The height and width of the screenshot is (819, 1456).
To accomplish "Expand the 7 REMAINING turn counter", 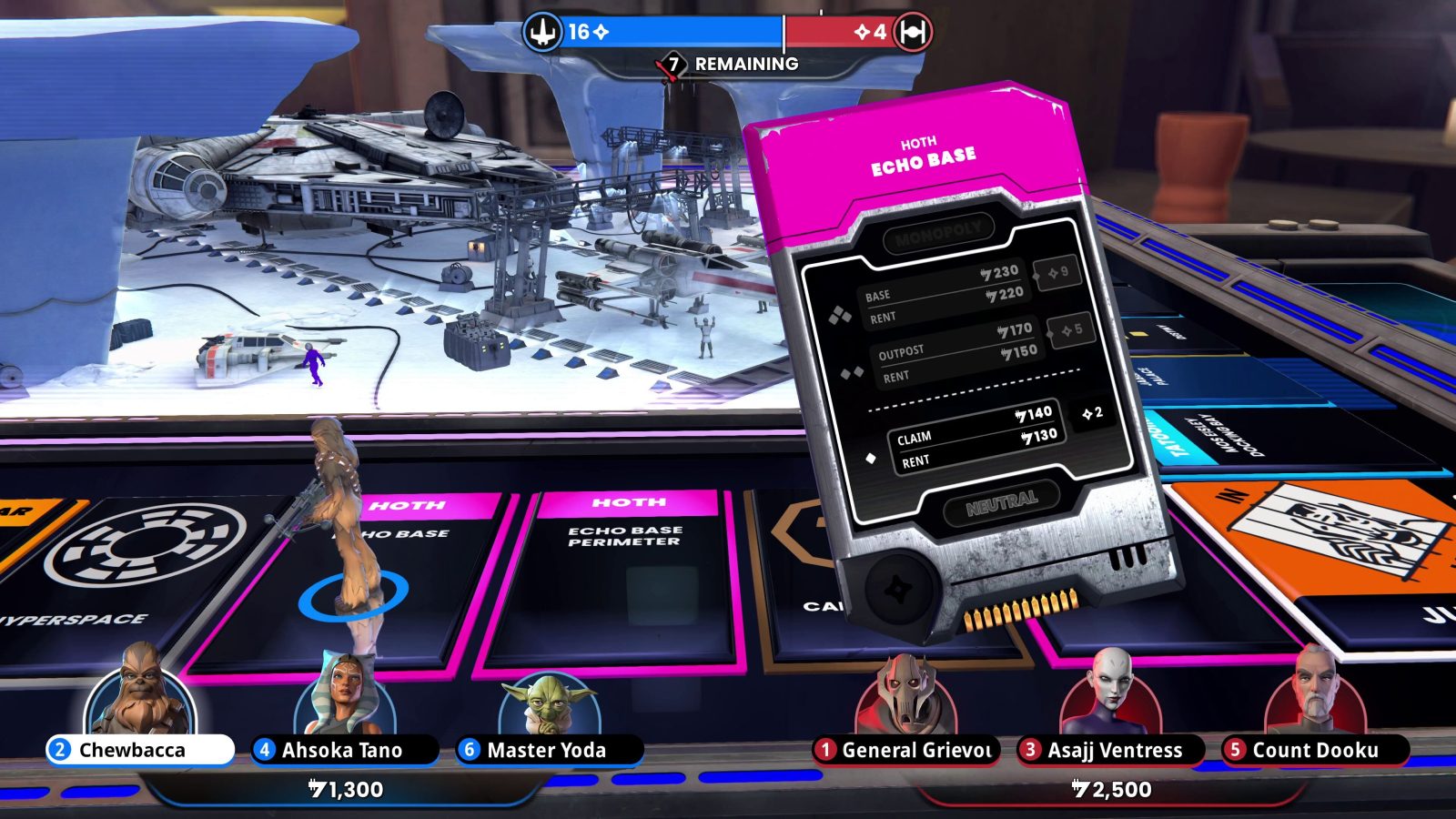I will tap(726, 65).
